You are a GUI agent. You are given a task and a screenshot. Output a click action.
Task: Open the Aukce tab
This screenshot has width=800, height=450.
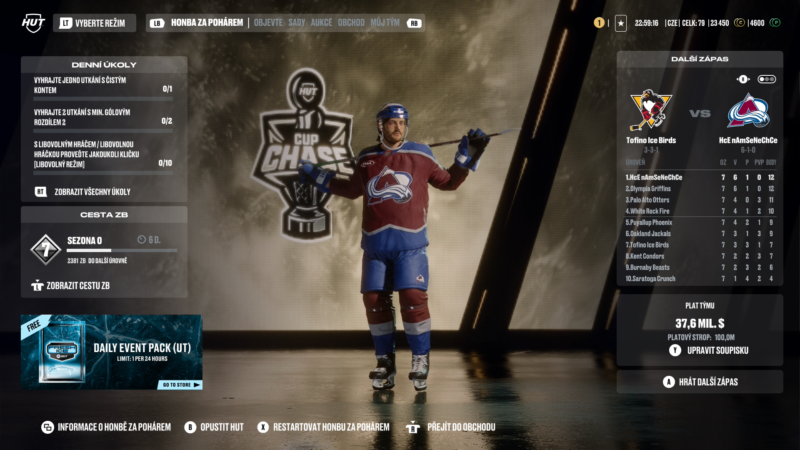point(322,22)
